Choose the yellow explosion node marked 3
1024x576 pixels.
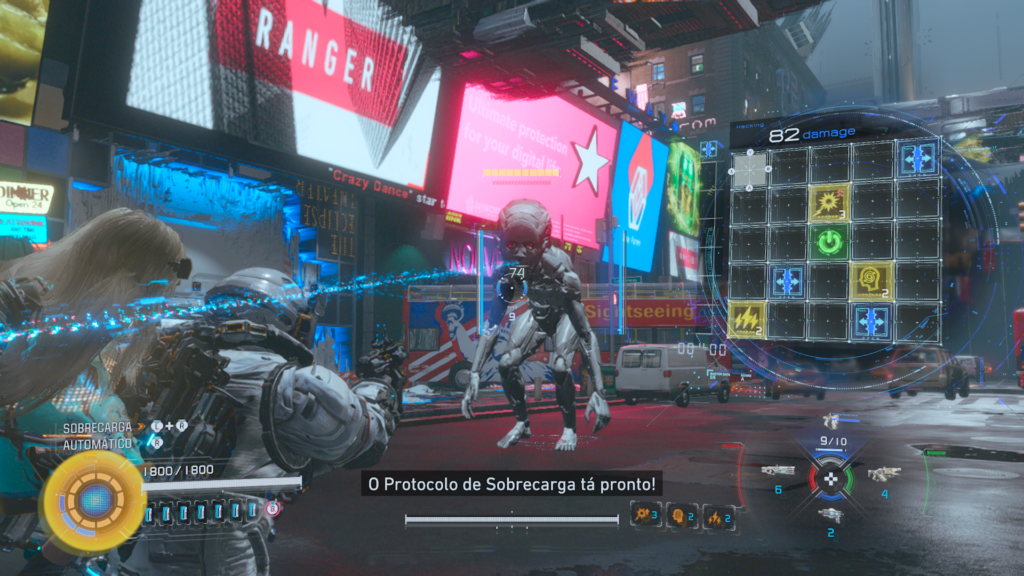829,202
